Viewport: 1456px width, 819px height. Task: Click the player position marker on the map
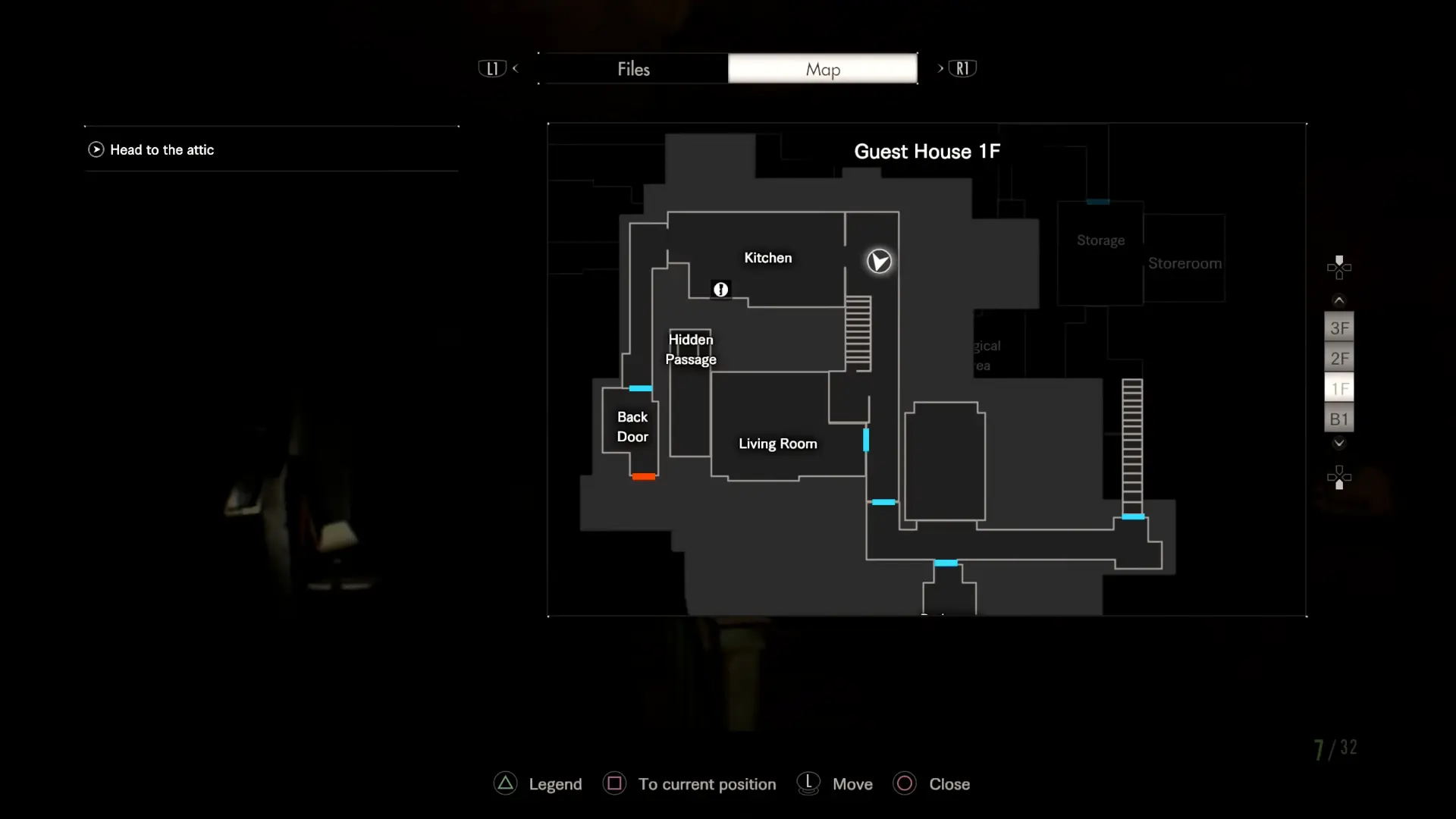point(878,261)
